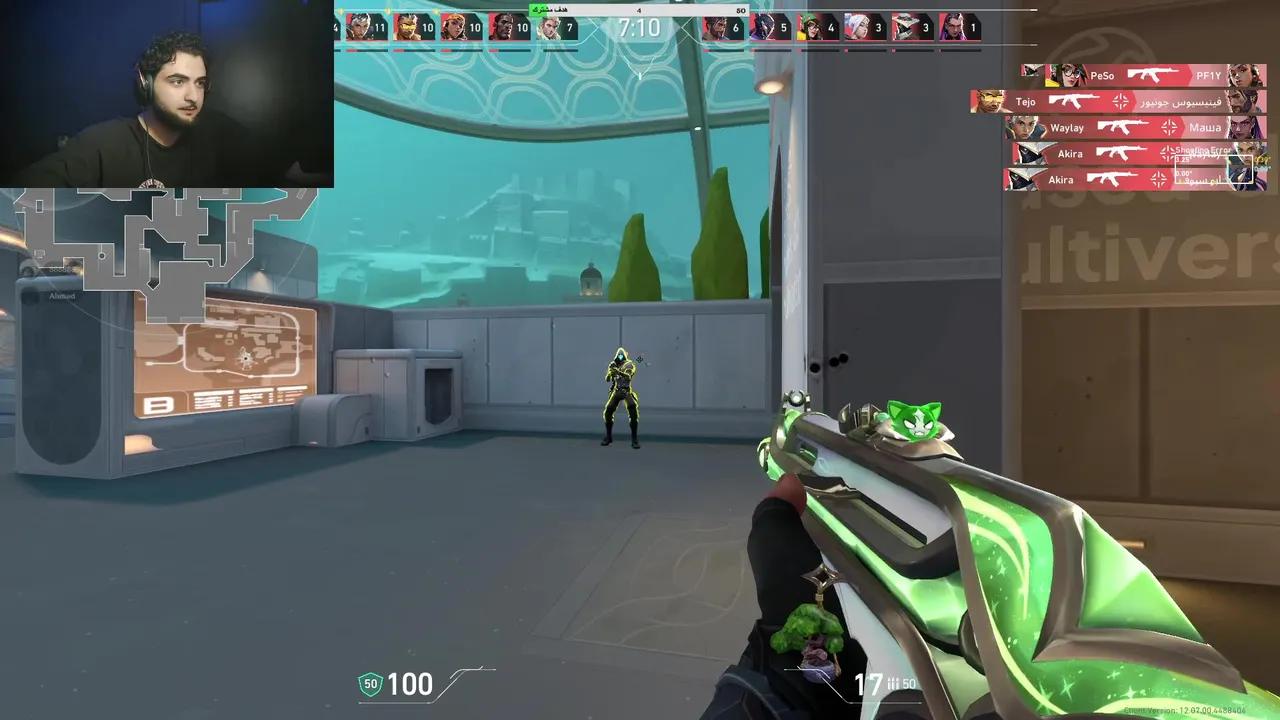Screen dimensions: 1280x720
Task: Click the headshot crosshair icon in Waylay's kill
Action: click(x=1170, y=127)
